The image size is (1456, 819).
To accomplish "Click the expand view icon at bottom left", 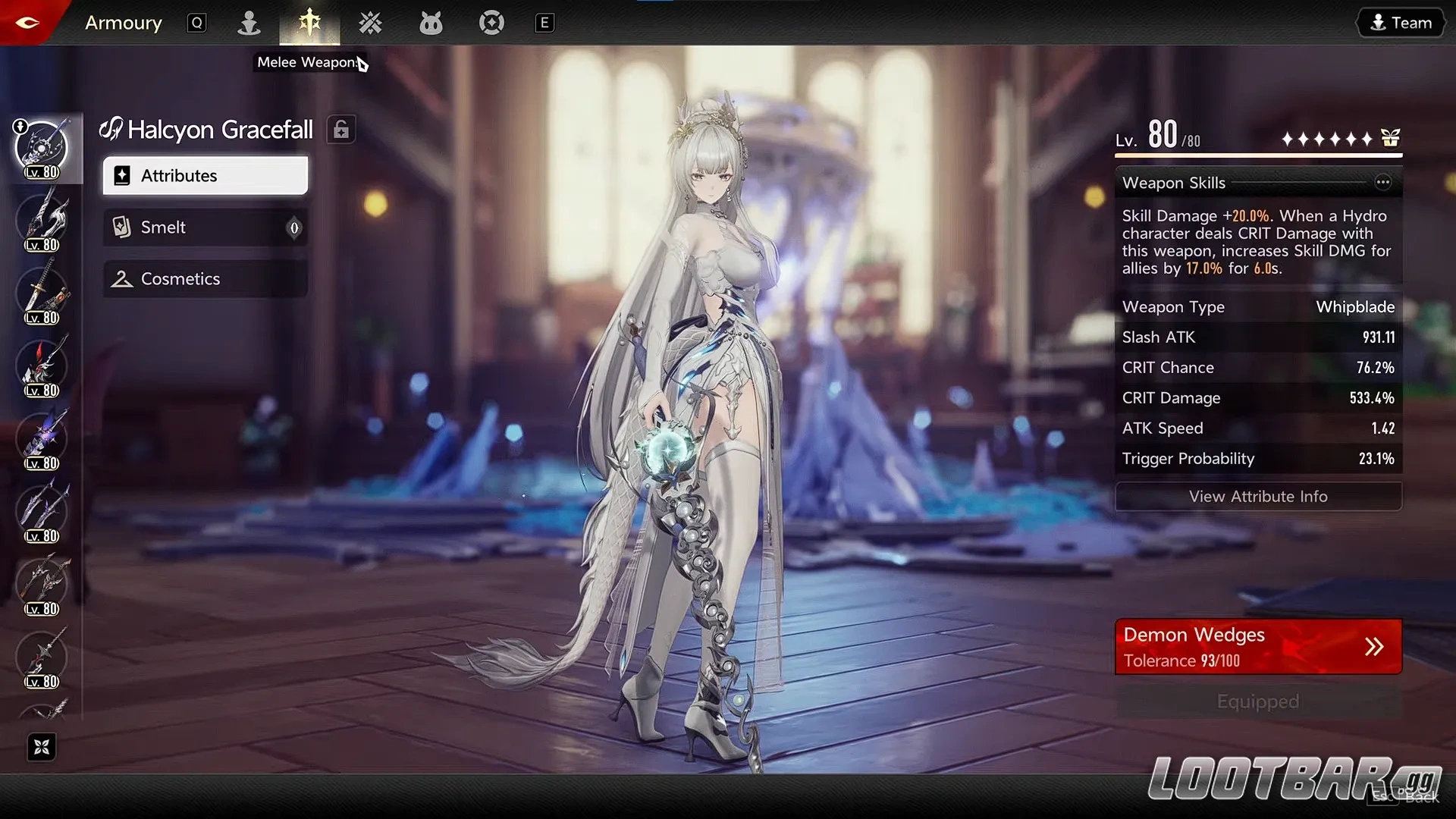I will [42, 747].
